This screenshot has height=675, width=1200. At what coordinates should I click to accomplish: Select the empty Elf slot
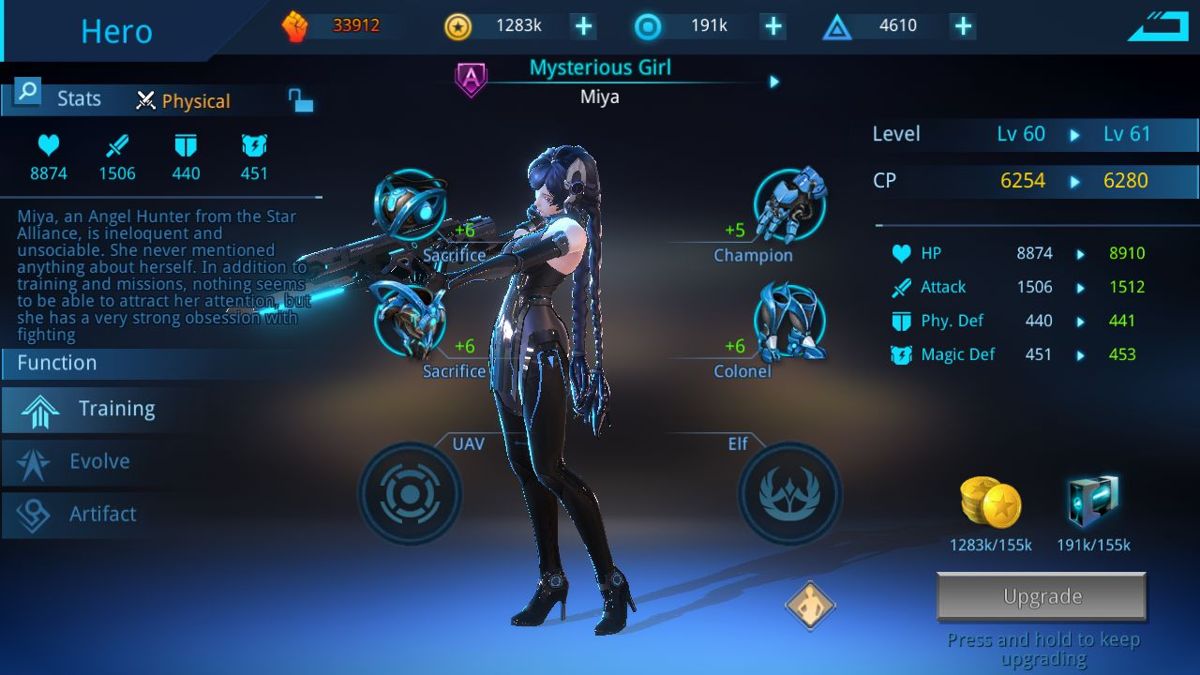click(790, 494)
